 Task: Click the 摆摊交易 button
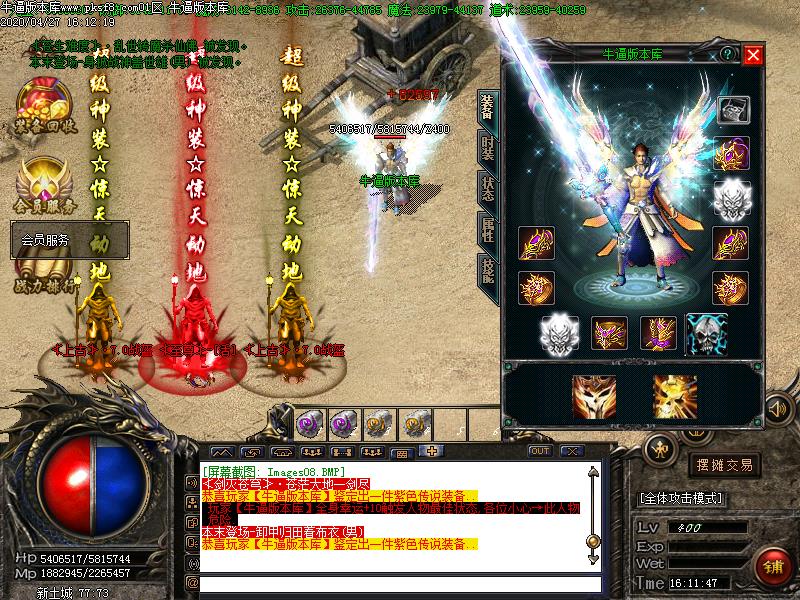(725, 465)
